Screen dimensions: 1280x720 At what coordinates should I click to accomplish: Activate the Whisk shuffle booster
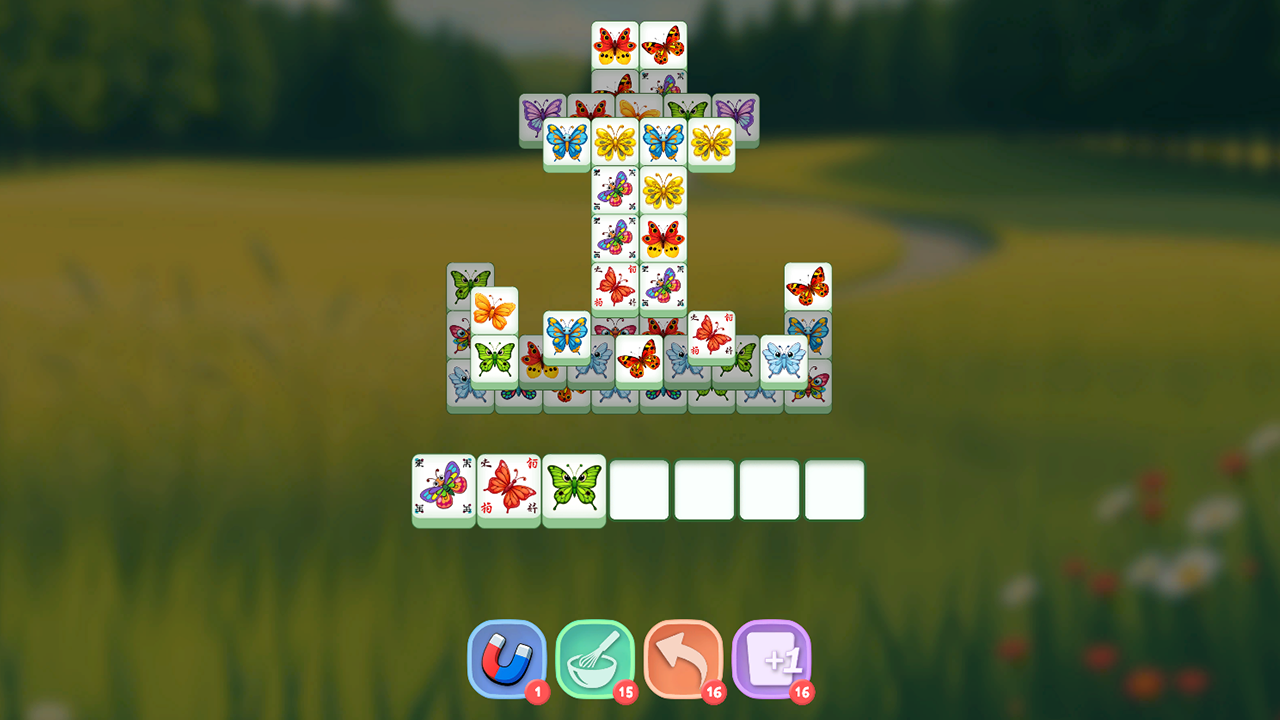[x=596, y=658]
